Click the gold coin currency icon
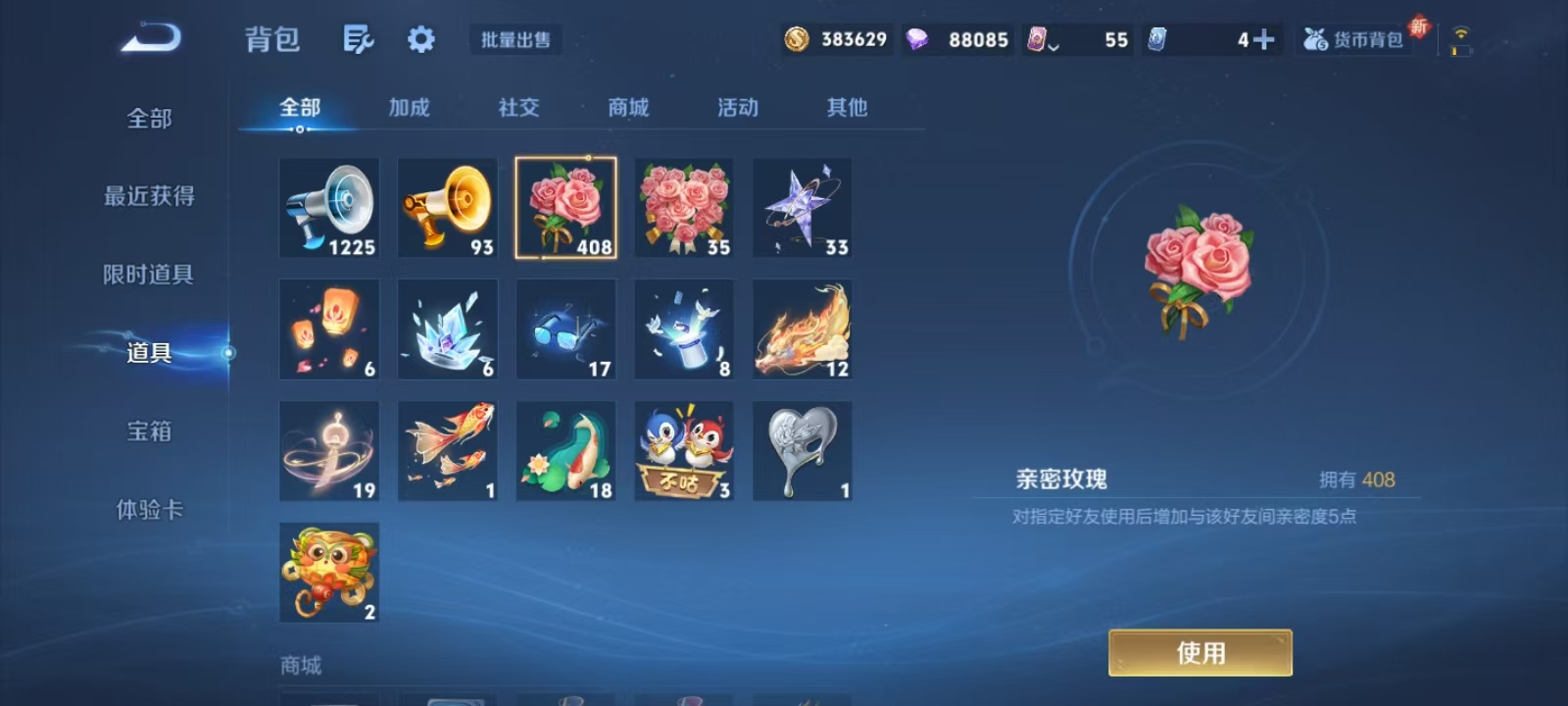Screen dimensions: 1568x706 coord(799,39)
